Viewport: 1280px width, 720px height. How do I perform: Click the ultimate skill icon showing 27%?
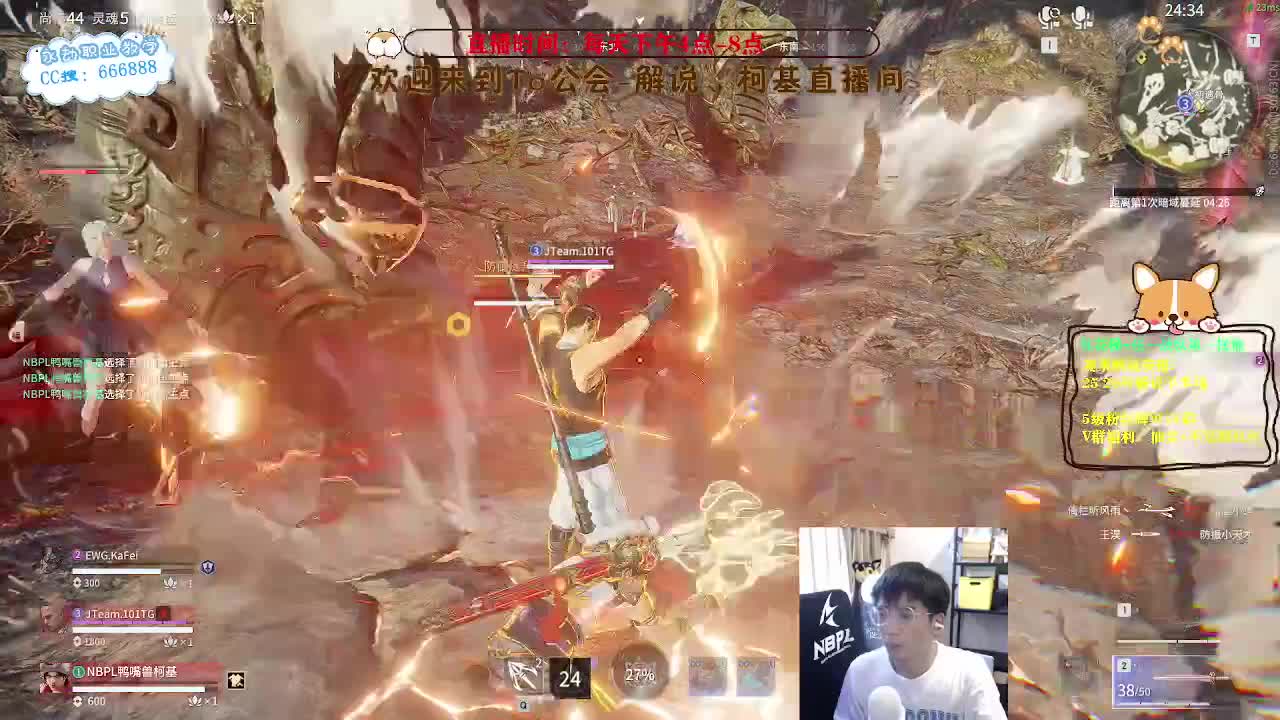[x=639, y=675]
